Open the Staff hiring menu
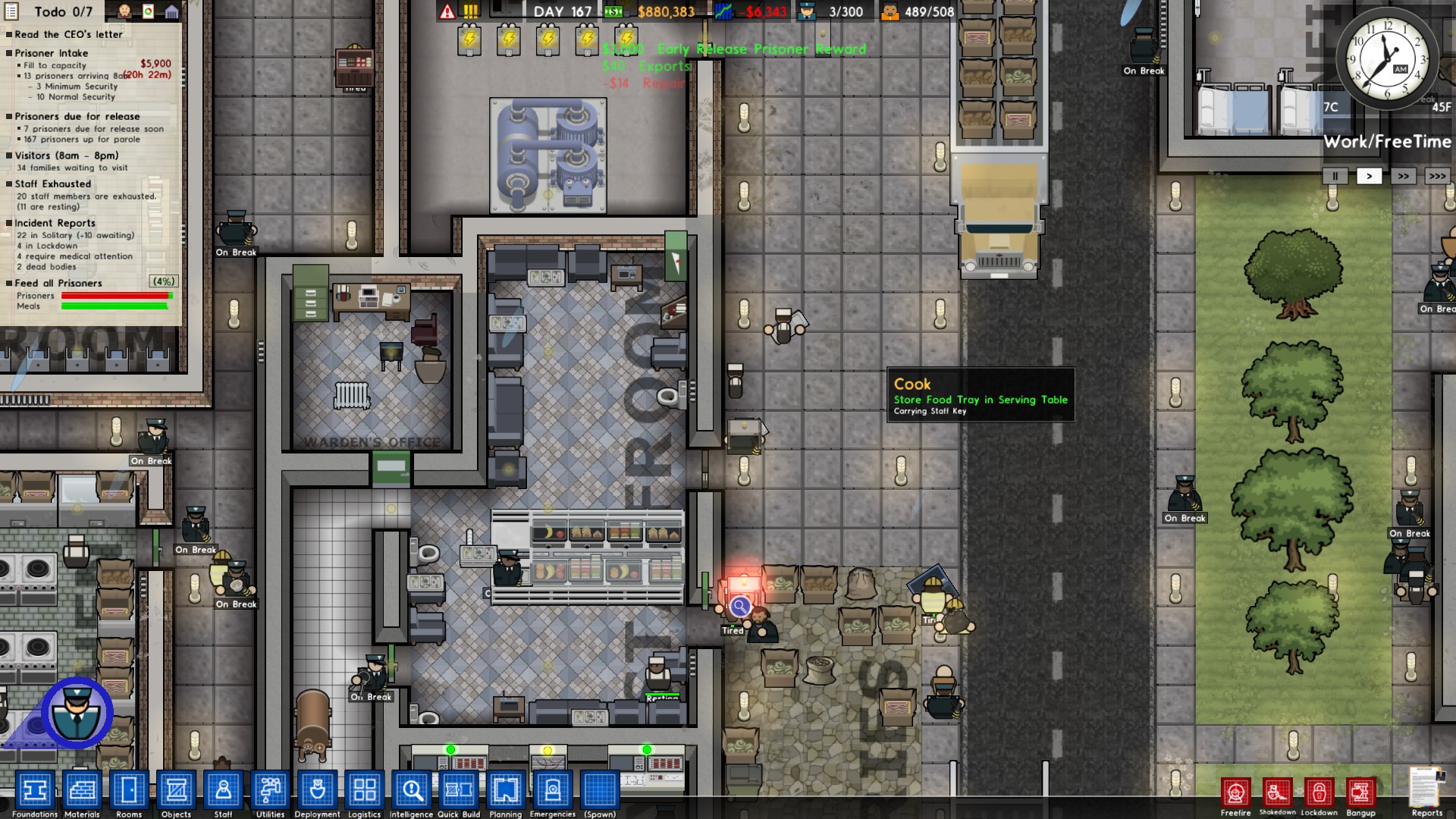Image resolution: width=1456 pixels, height=819 pixels. [223, 791]
